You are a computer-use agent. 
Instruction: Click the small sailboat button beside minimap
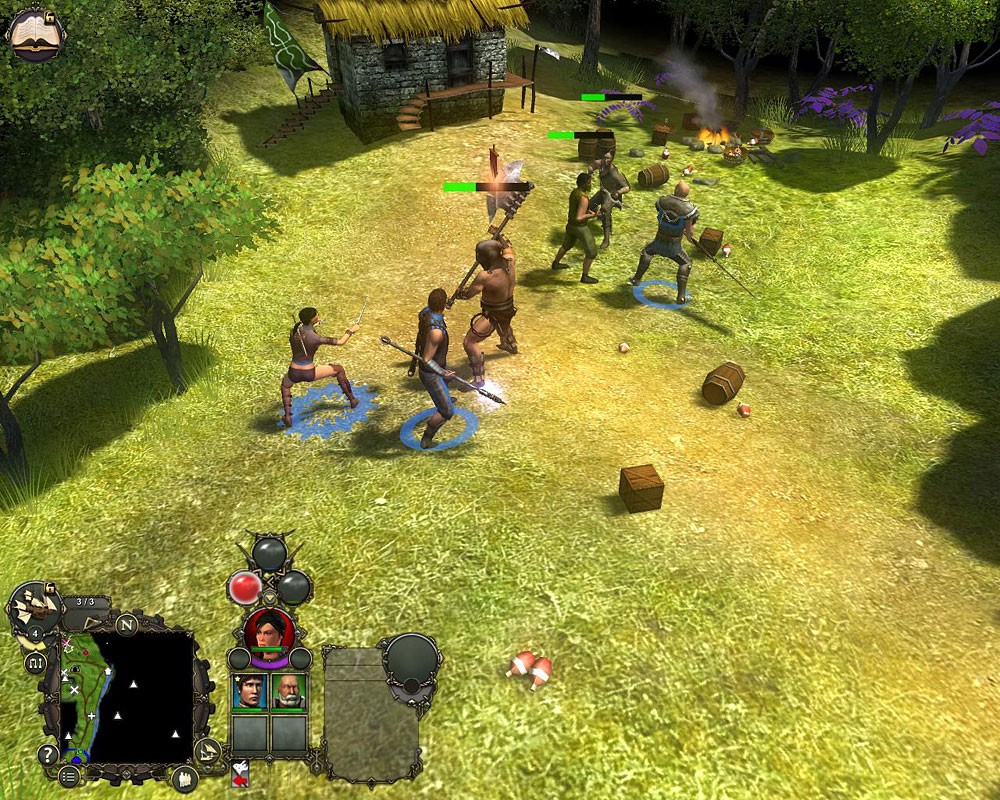[x=207, y=750]
